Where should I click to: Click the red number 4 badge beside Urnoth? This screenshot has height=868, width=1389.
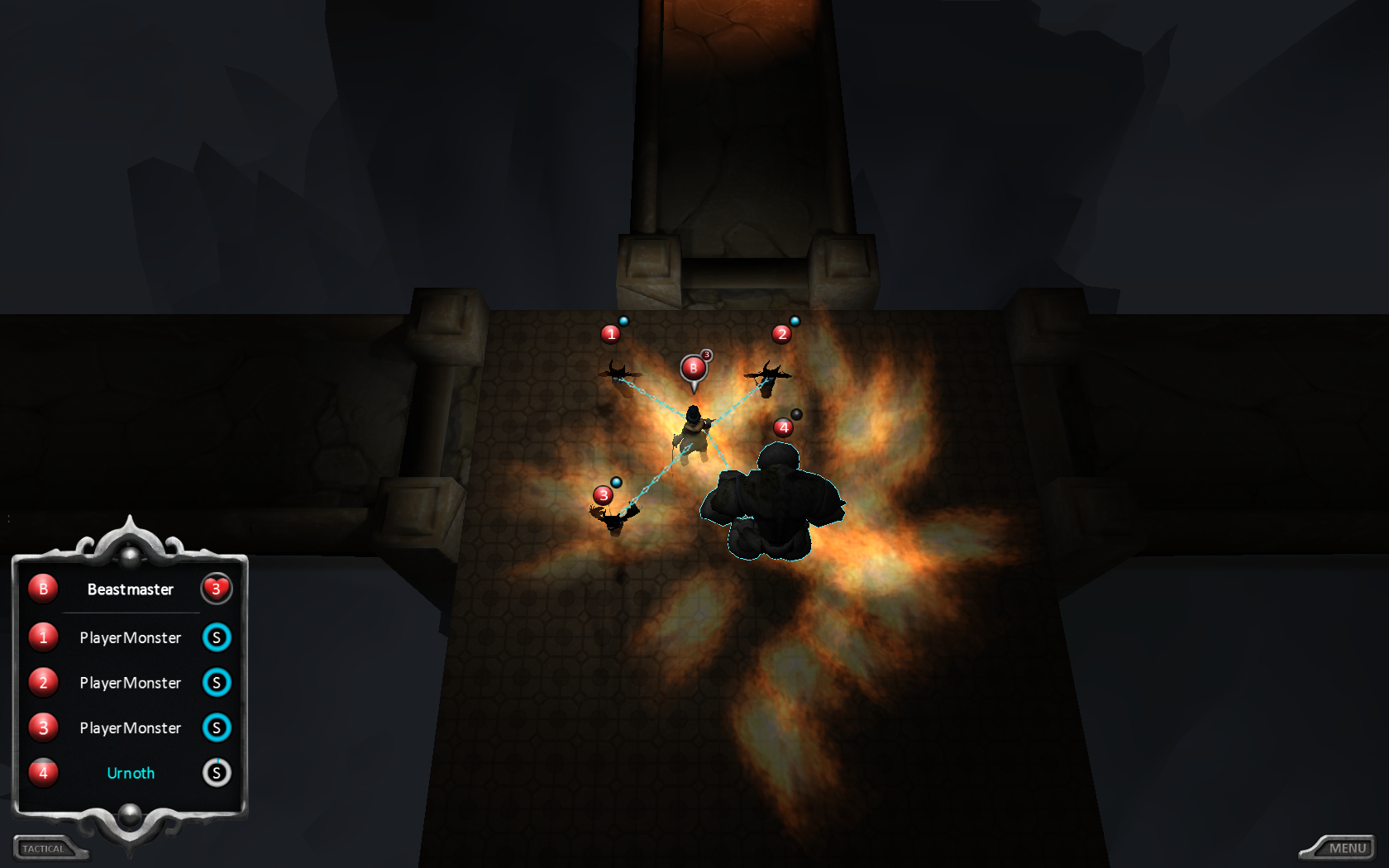43,773
